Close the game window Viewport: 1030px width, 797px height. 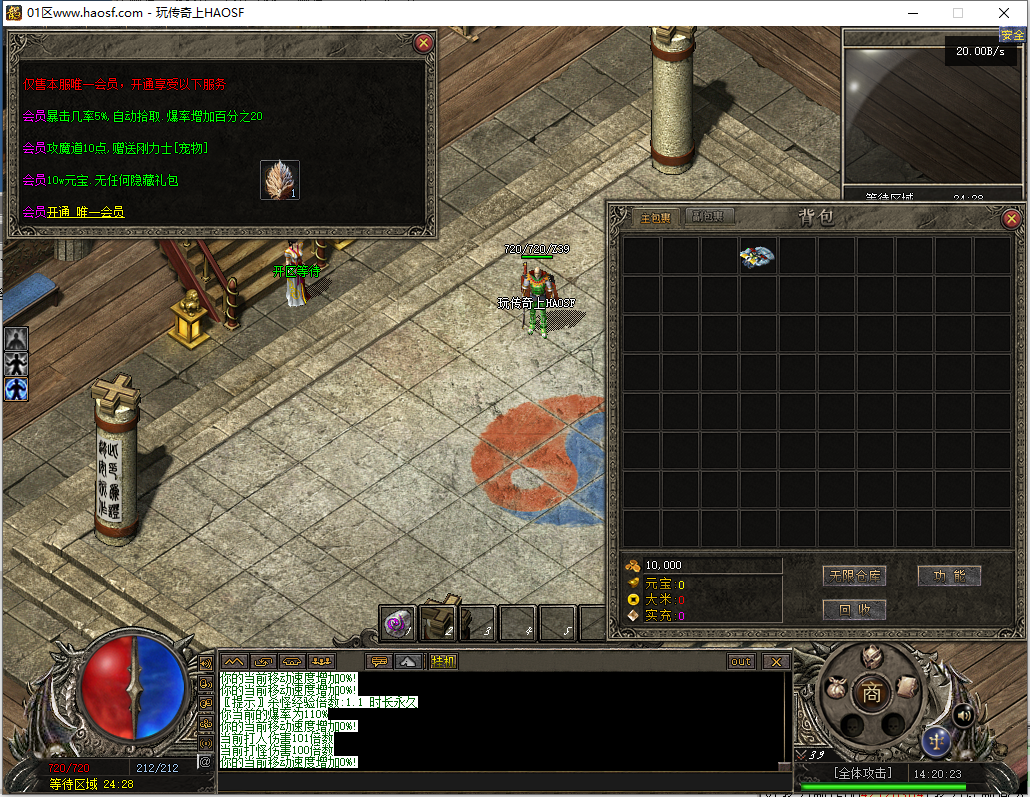click(x=1004, y=13)
